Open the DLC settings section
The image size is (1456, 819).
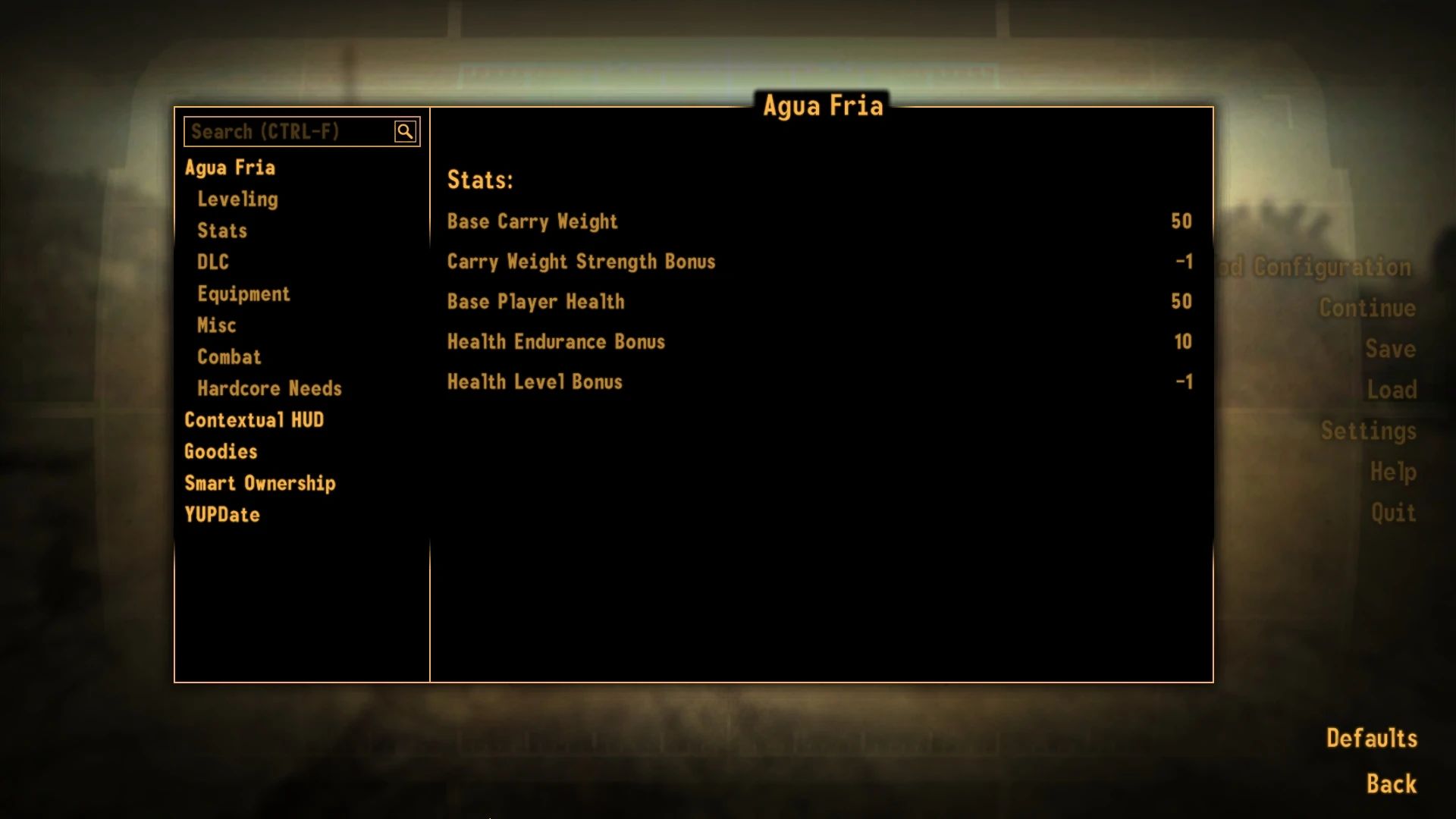(212, 262)
